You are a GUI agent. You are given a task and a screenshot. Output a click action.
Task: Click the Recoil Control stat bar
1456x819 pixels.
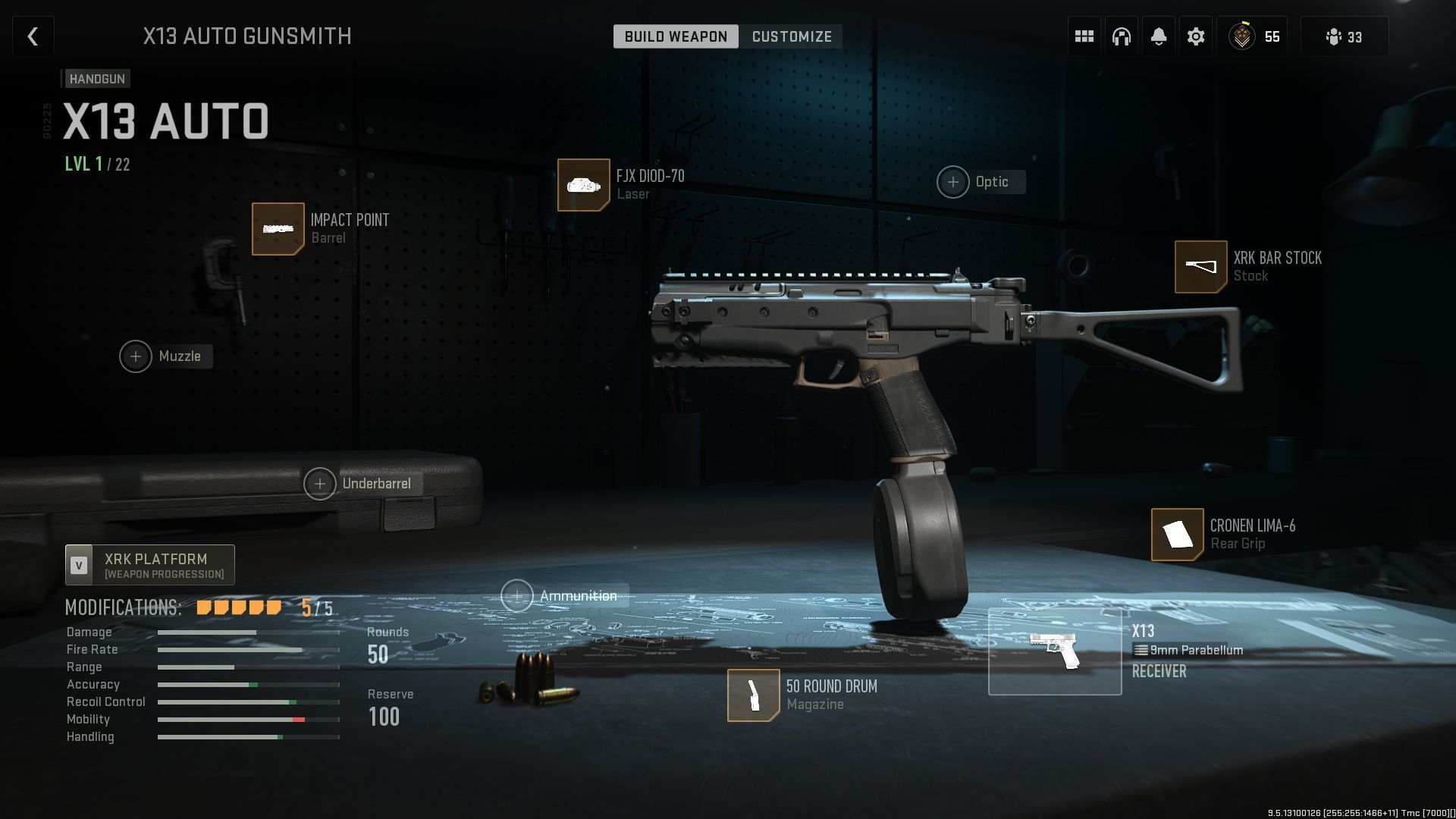pyautogui.click(x=248, y=701)
